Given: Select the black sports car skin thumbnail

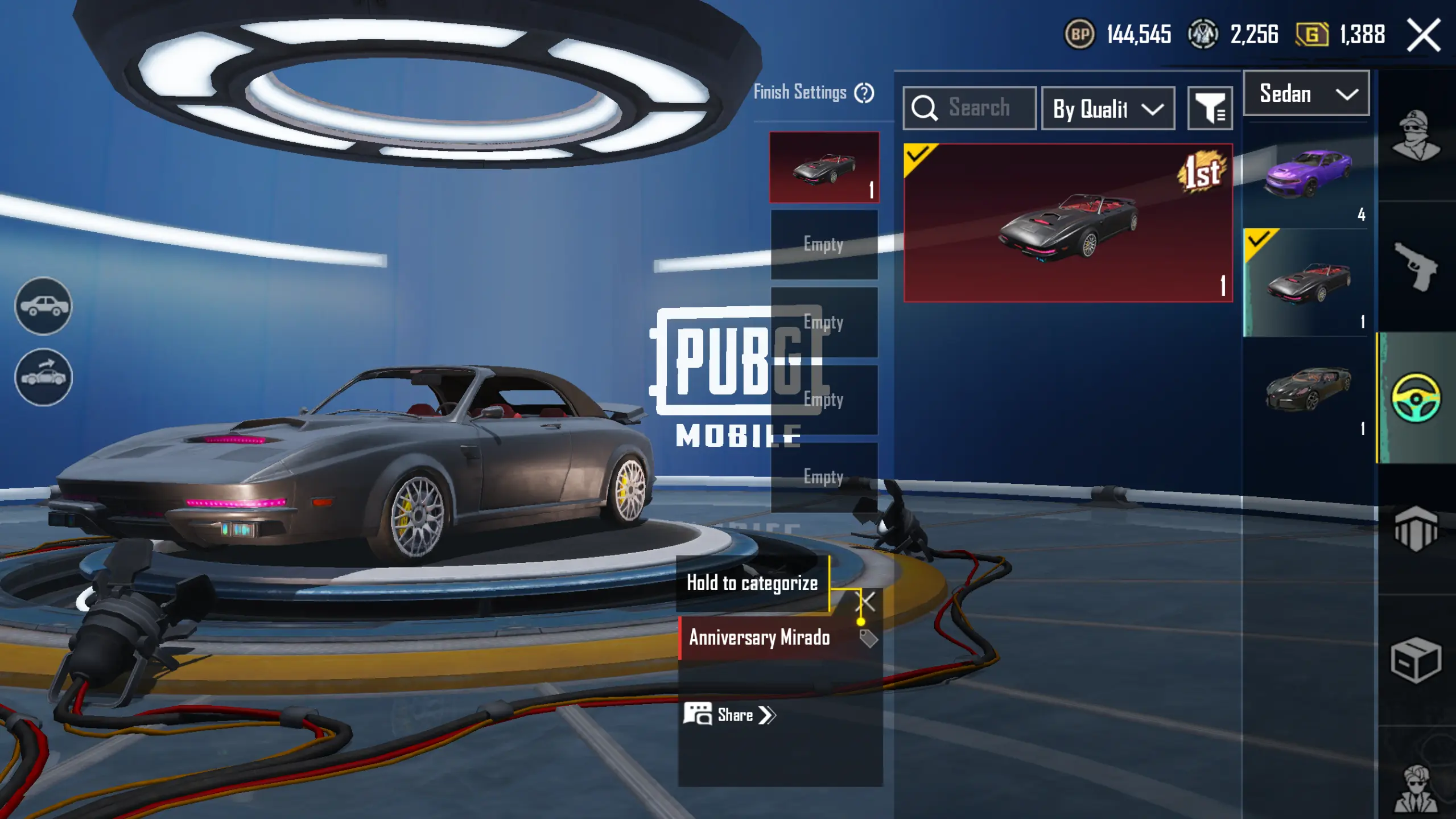Looking at the screenshot, I should (x=1307, y=389).
